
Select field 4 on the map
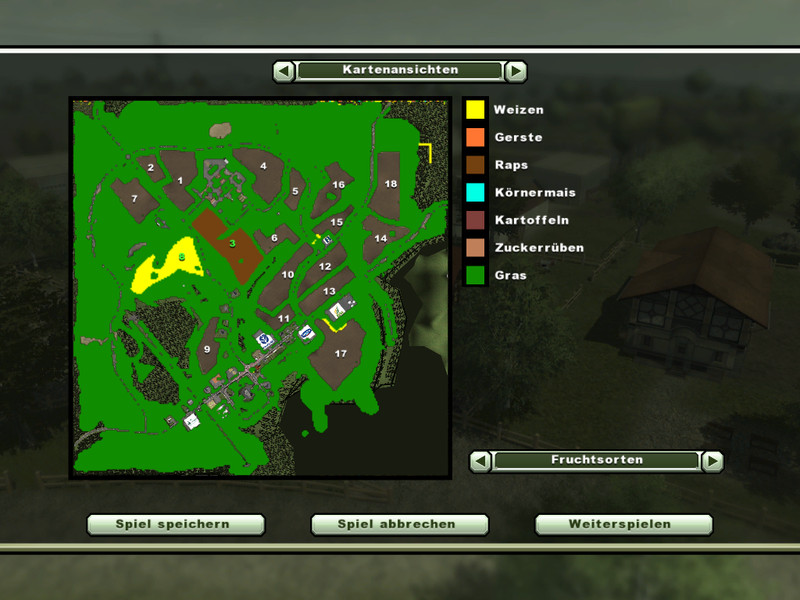coord(262,168)
